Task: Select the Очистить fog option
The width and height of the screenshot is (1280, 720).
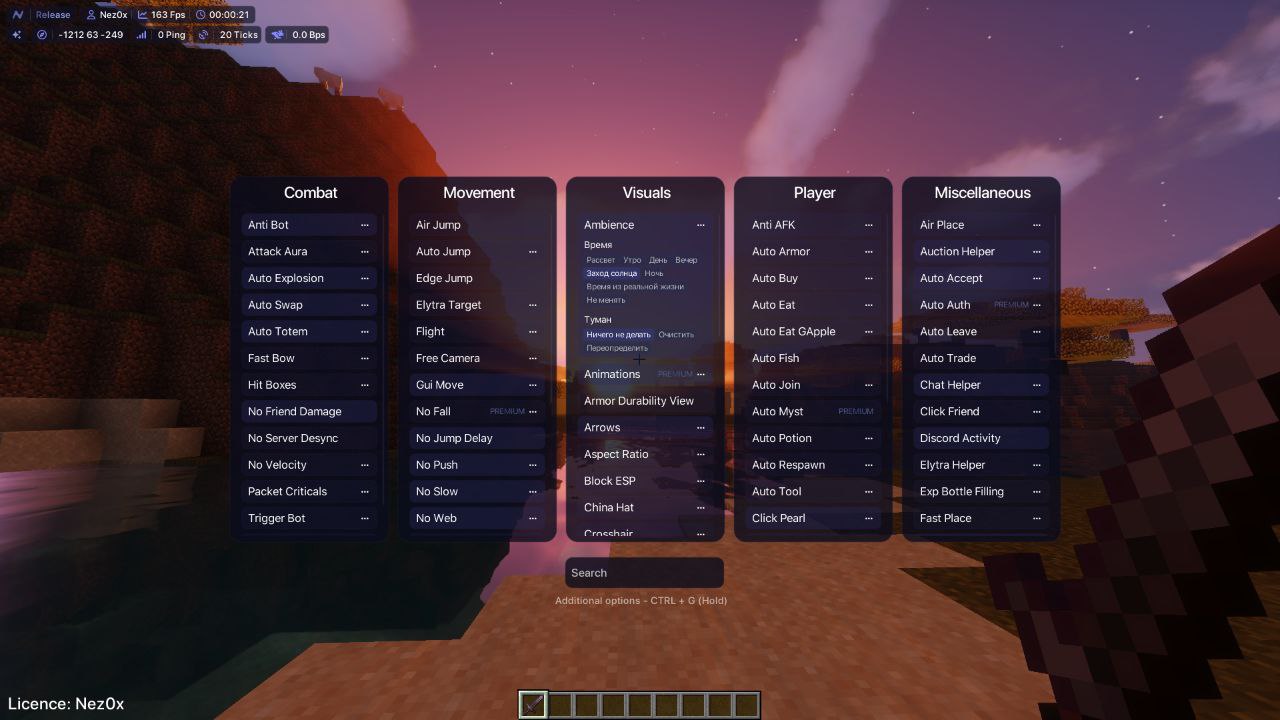Action: click(676, 335)
